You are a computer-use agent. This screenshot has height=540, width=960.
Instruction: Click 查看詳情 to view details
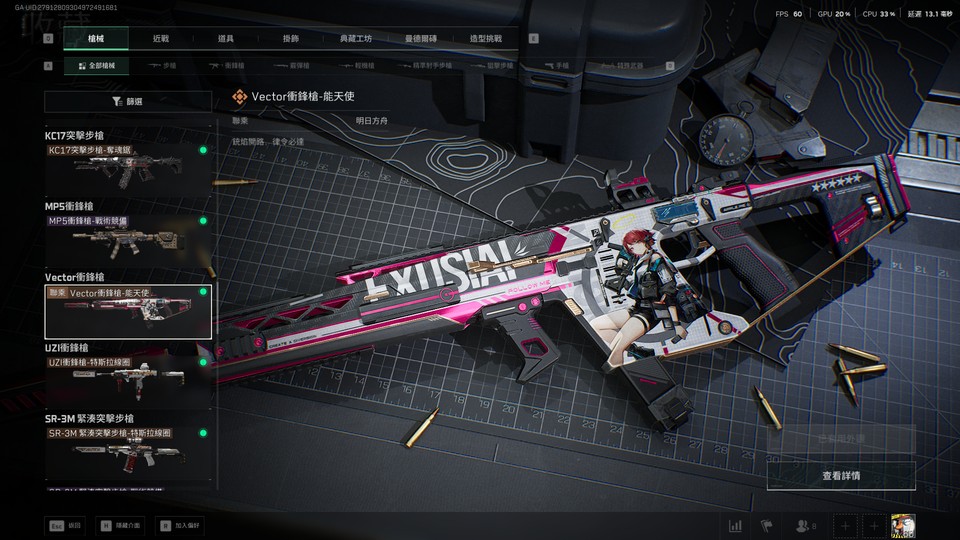840,475
